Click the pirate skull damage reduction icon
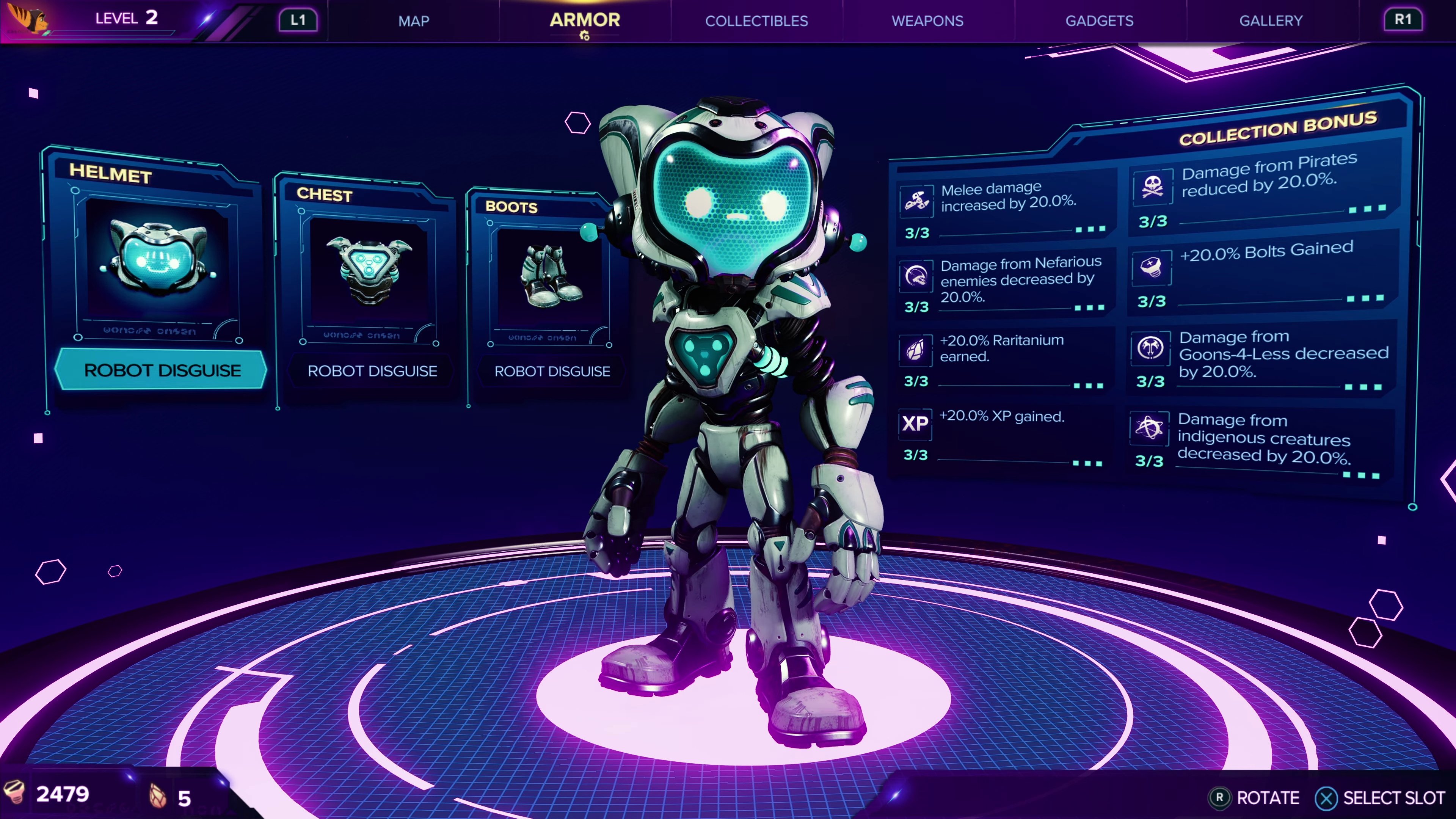Viewport: 1456px width, 819px height. point(1152,187)
